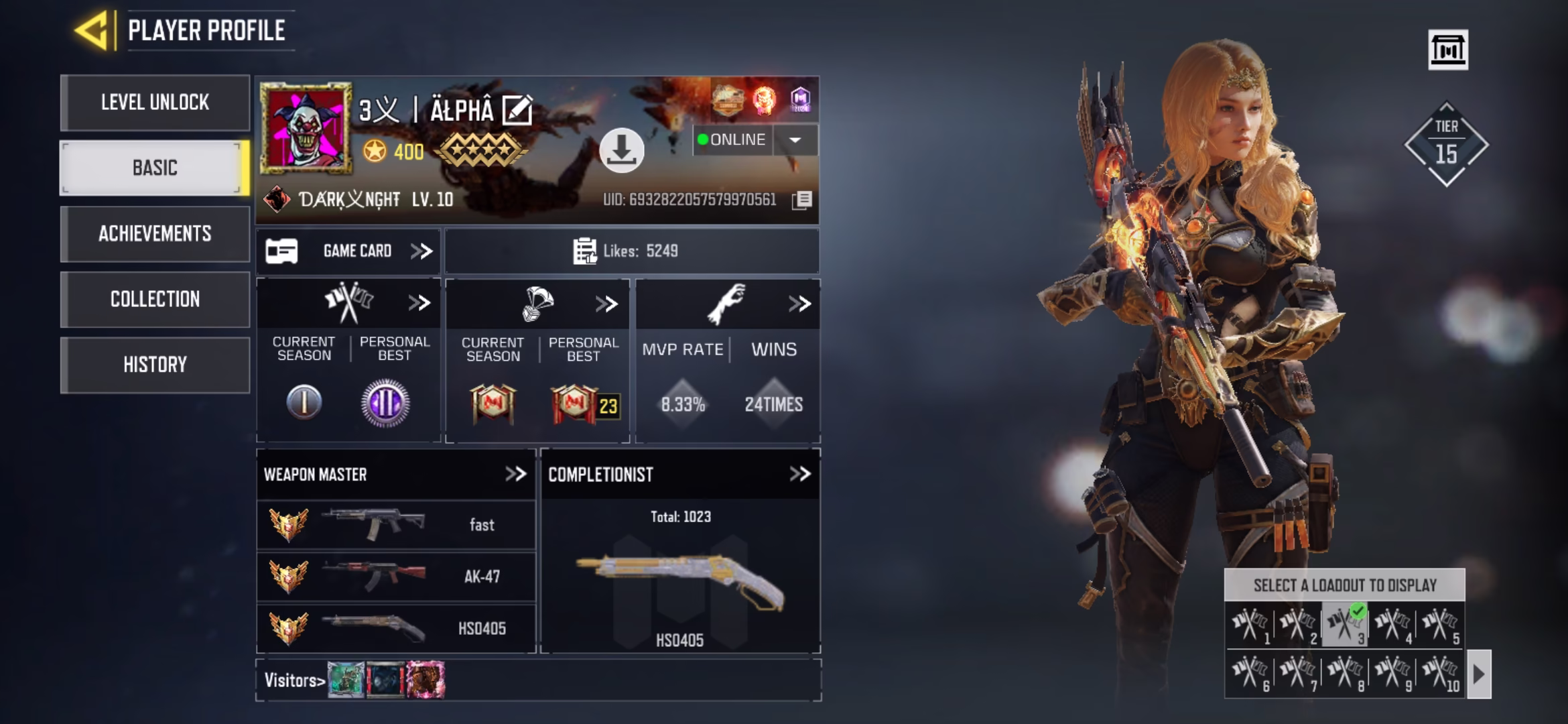Open the History tab
Viewport: 1568px width, 724px height.
pos(155,365)
